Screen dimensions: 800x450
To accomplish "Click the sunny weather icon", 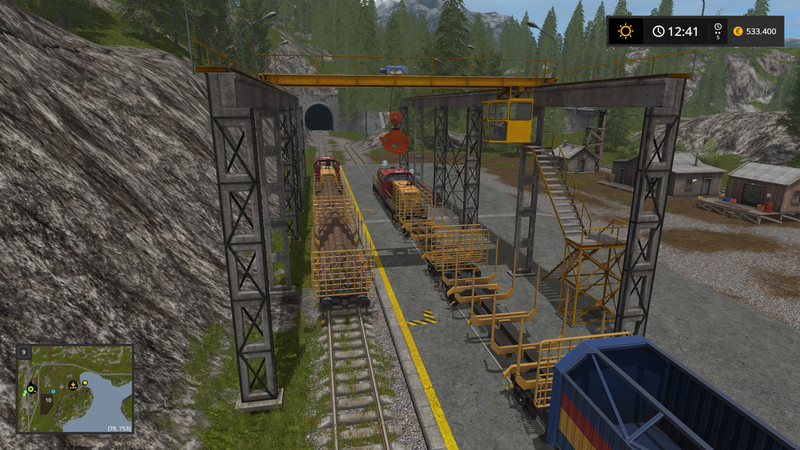I will 626,31.
